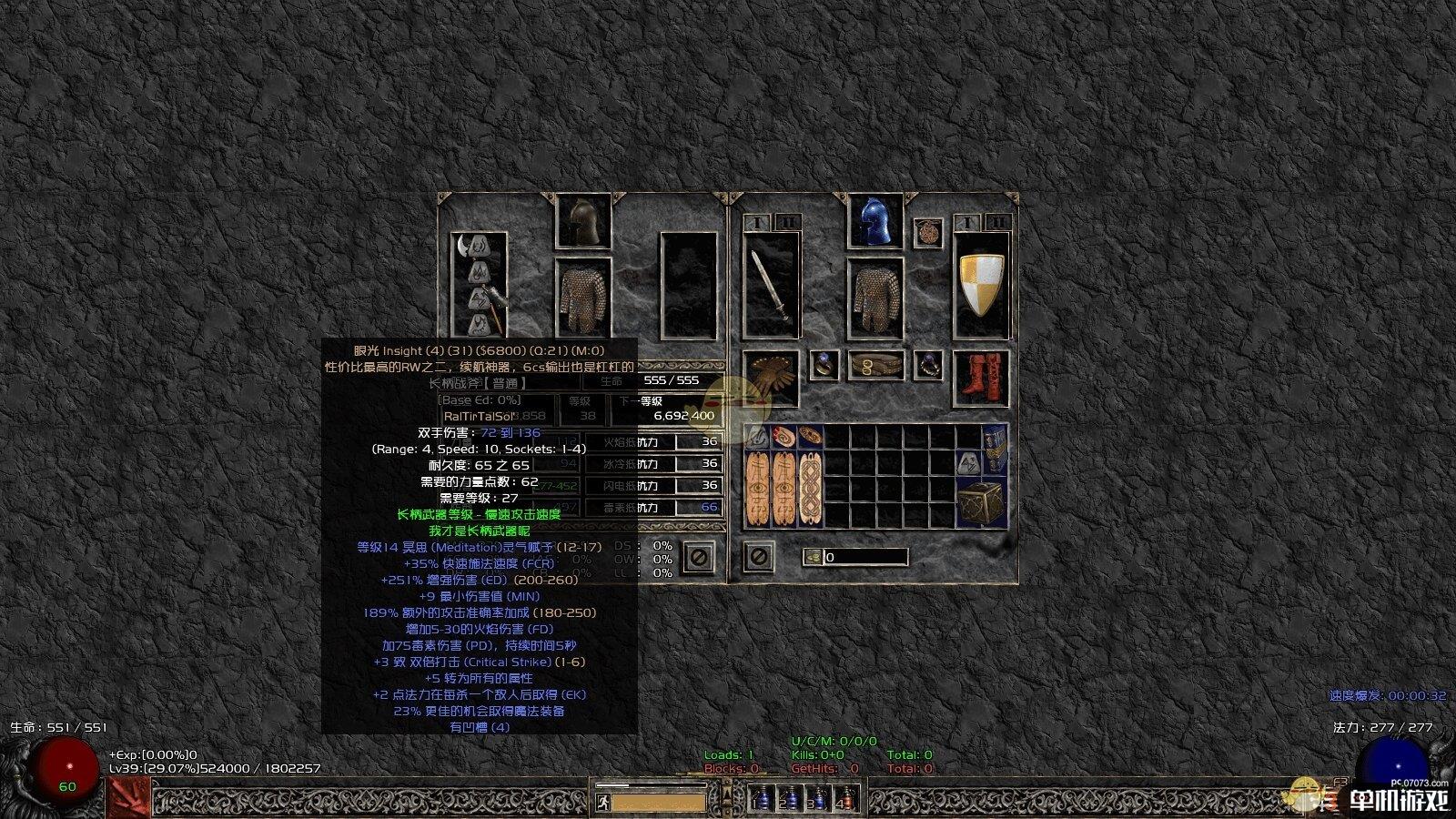Click the red boots slot
This screenshot has width=1456, height=819.
982,378
